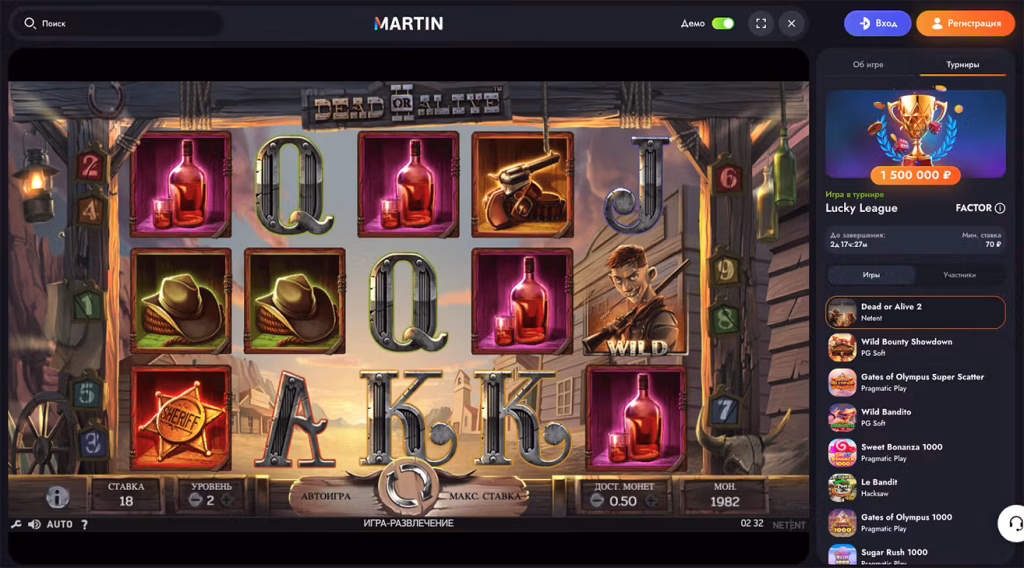Viewport: 1024px width, 568px height.
Task: Open the paytable info button
Action: click(57, 497)
